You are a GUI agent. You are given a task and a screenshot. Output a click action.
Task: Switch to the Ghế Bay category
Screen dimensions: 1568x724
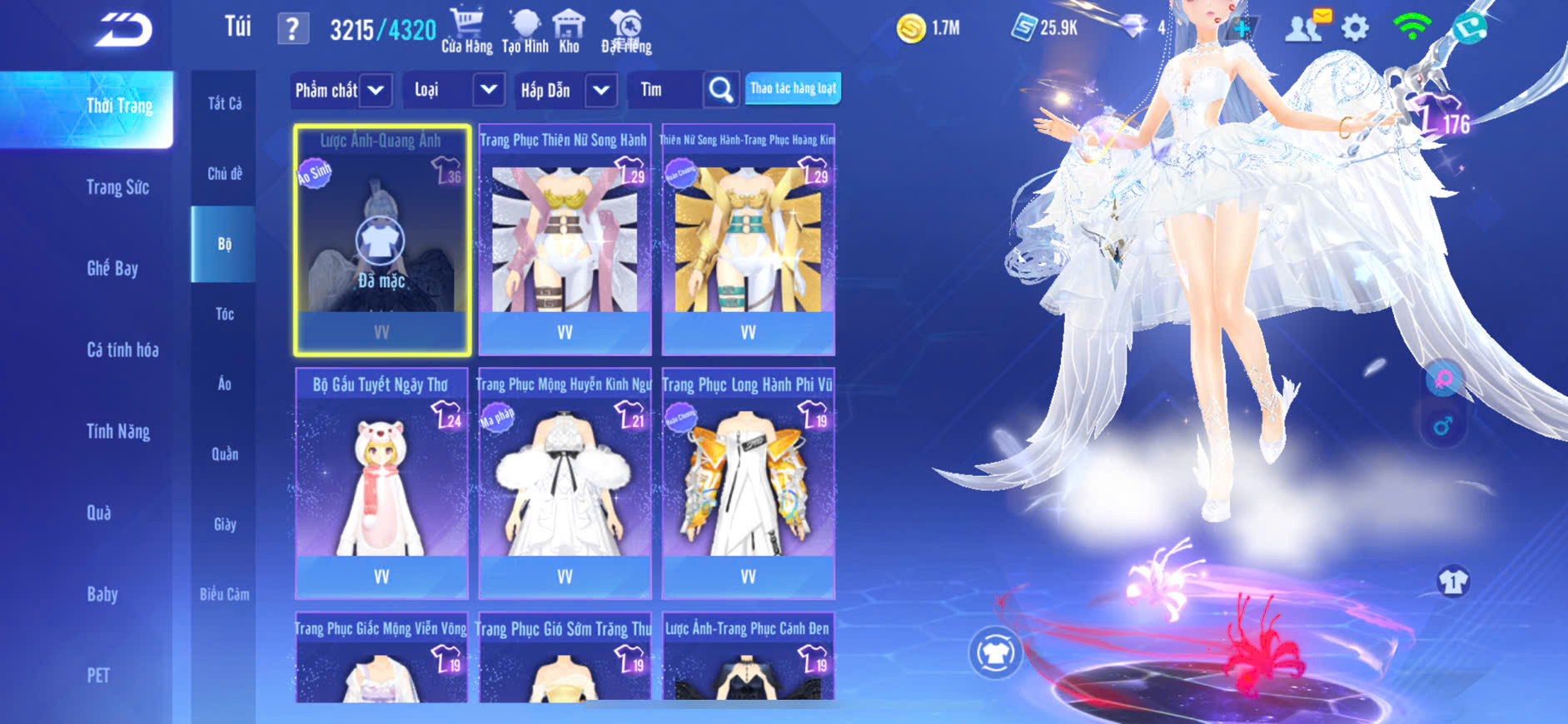click(112, 268)
